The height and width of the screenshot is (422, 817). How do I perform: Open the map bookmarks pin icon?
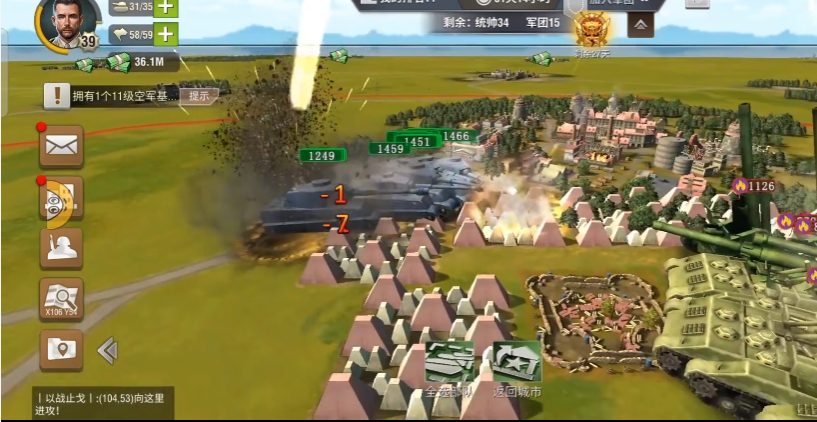pos(61,350)
